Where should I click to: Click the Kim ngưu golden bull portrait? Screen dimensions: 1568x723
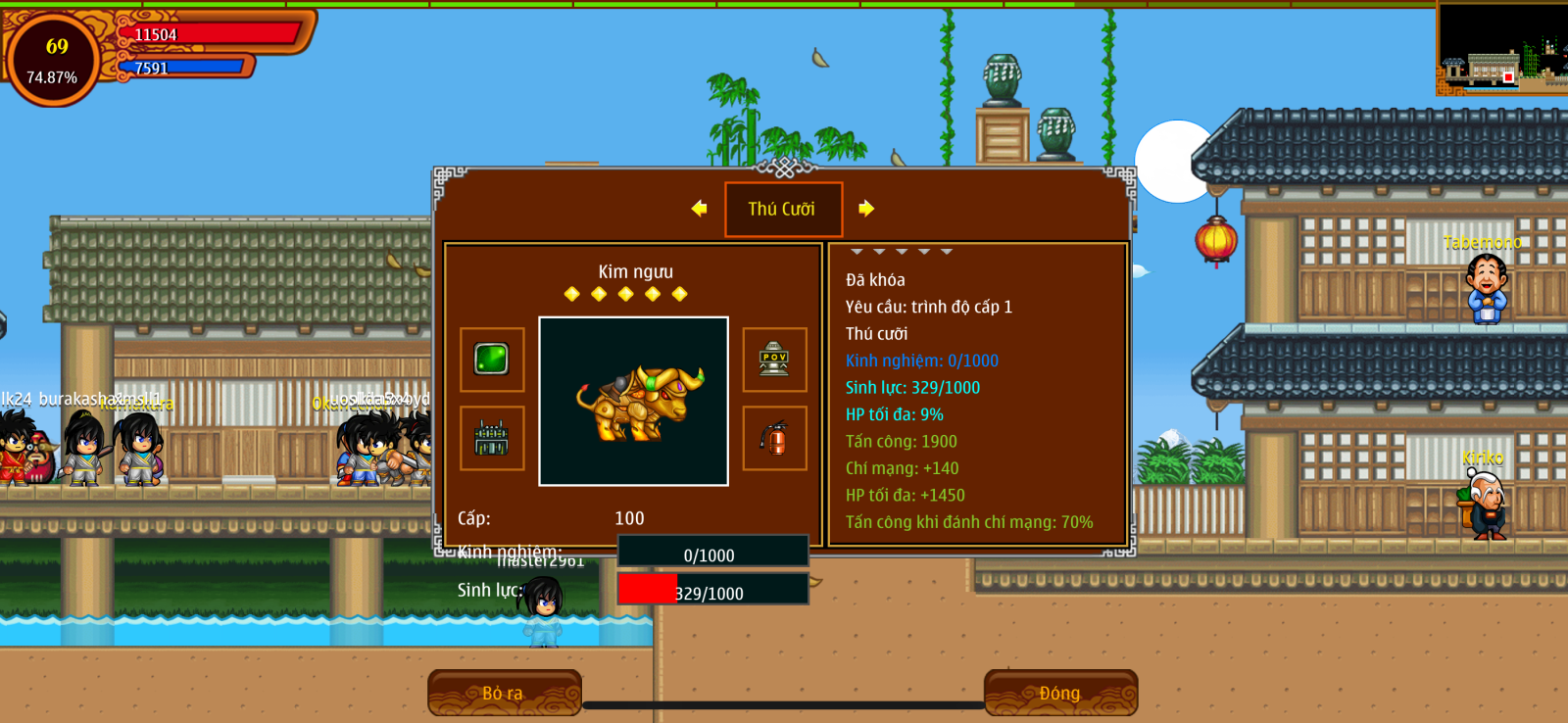coord(633,401)
